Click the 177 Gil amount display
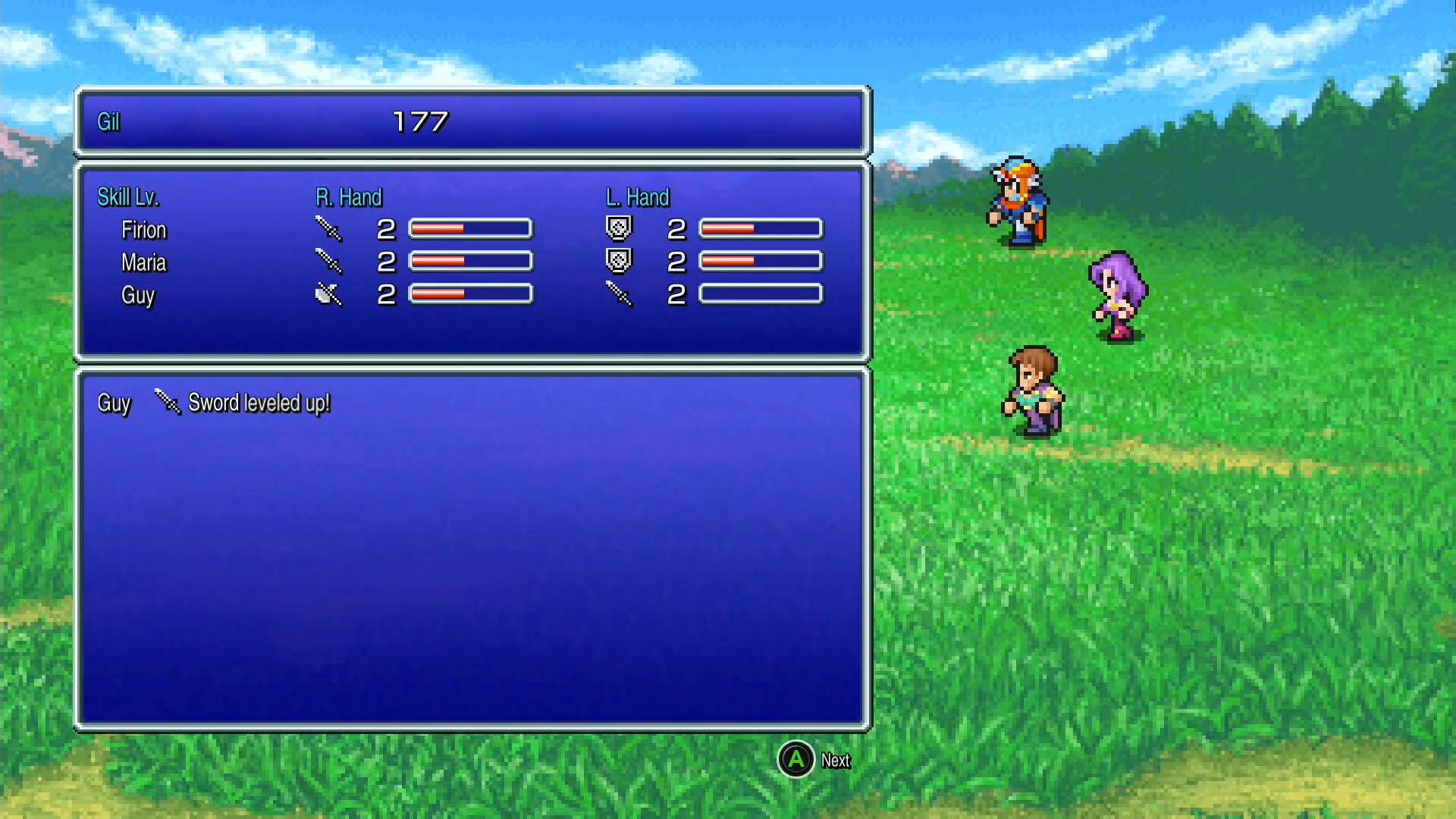 pos(422,119)
